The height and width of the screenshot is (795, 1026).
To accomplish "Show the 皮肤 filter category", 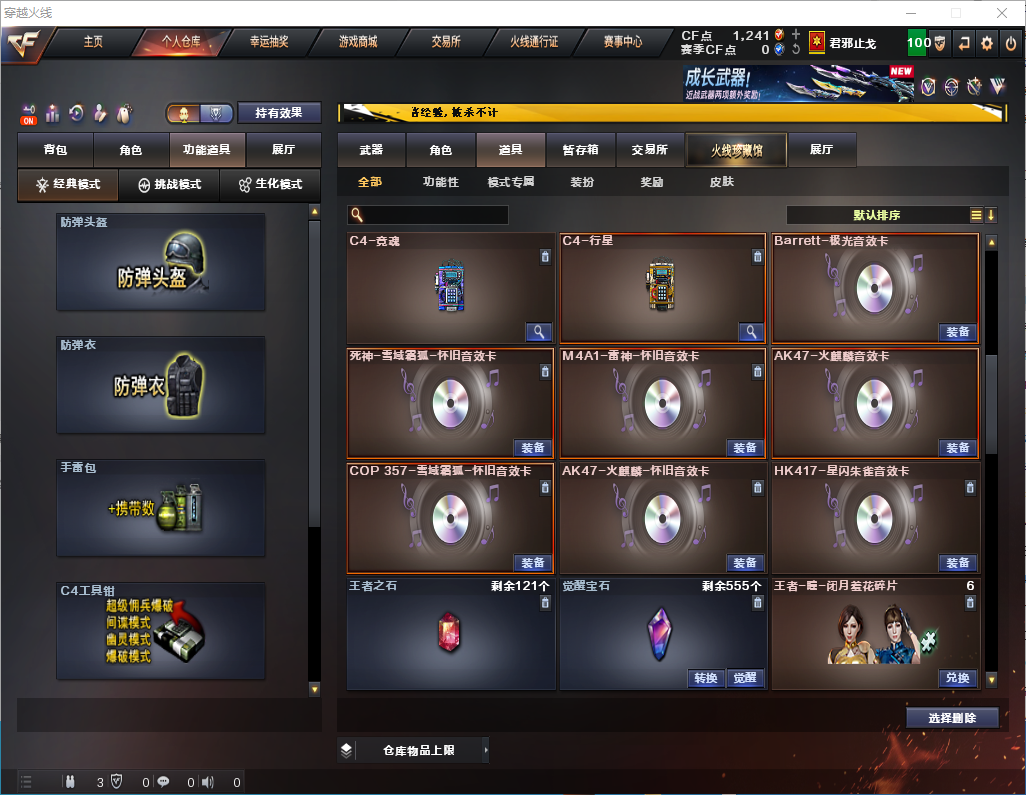I will point(721,182).
